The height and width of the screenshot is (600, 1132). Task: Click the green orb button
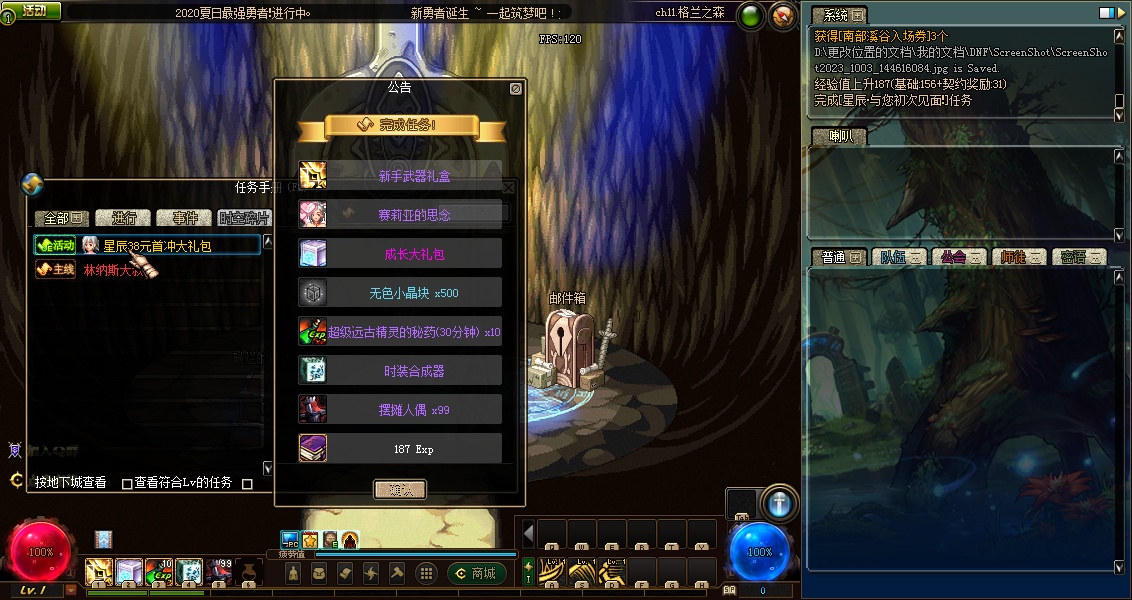(750, 15)
